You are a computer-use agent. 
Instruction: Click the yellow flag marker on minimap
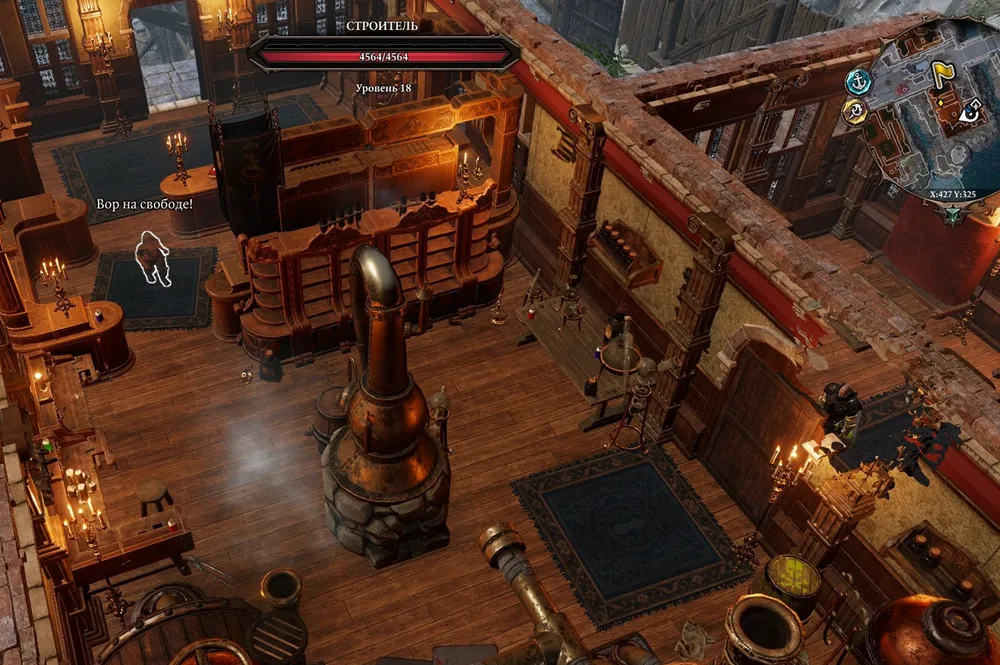[942, 71]
